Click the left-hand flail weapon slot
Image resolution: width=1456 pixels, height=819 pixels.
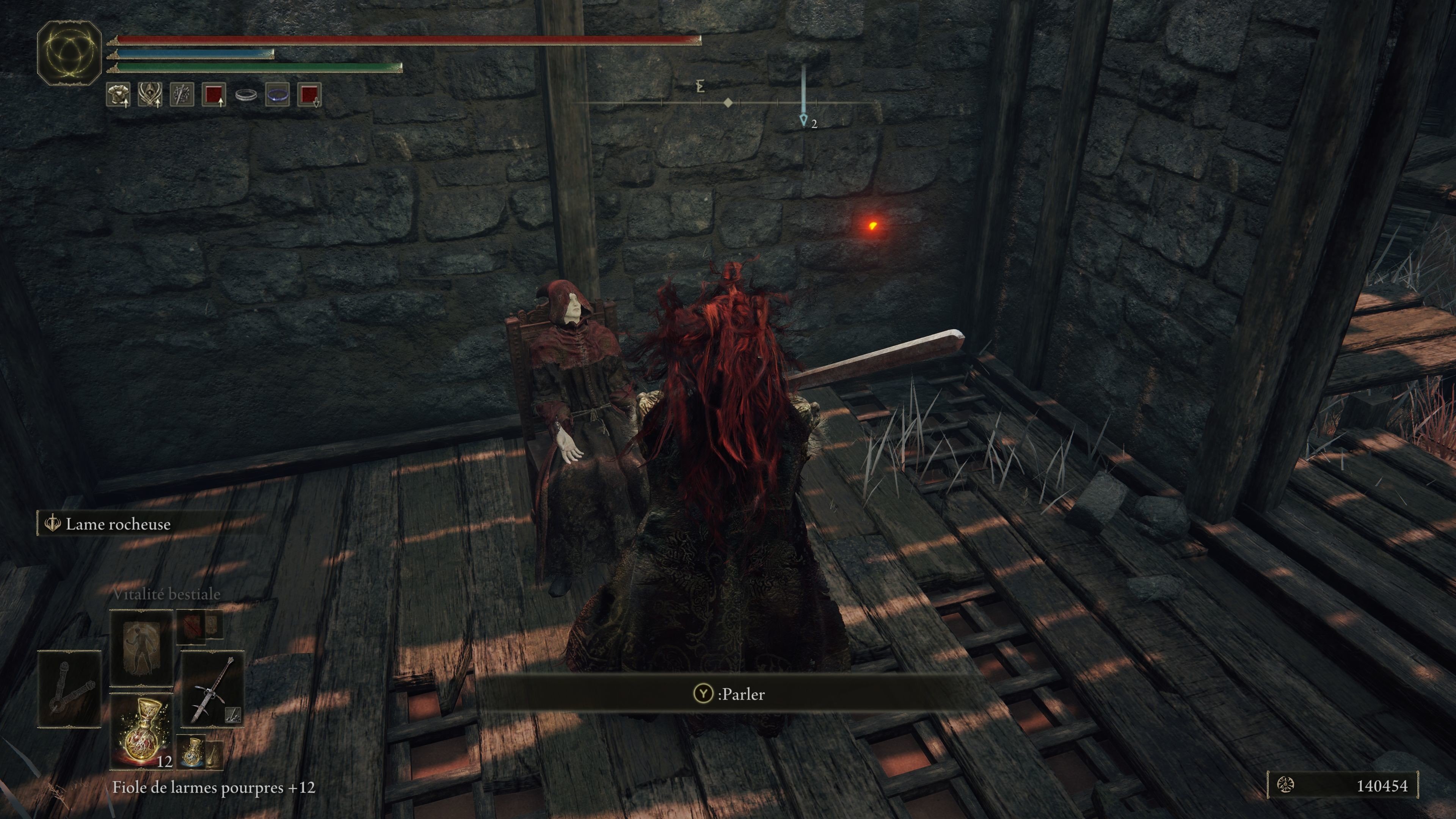click(69, 689)
